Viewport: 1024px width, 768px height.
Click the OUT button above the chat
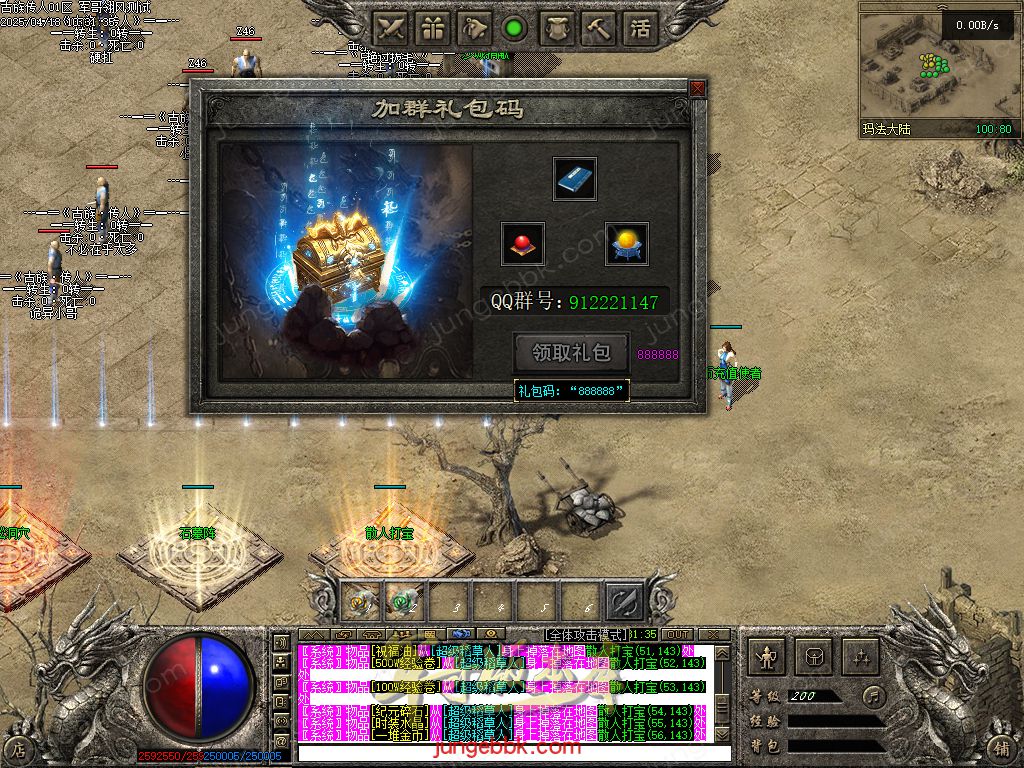pyautogui.click(x=678, y=635)
